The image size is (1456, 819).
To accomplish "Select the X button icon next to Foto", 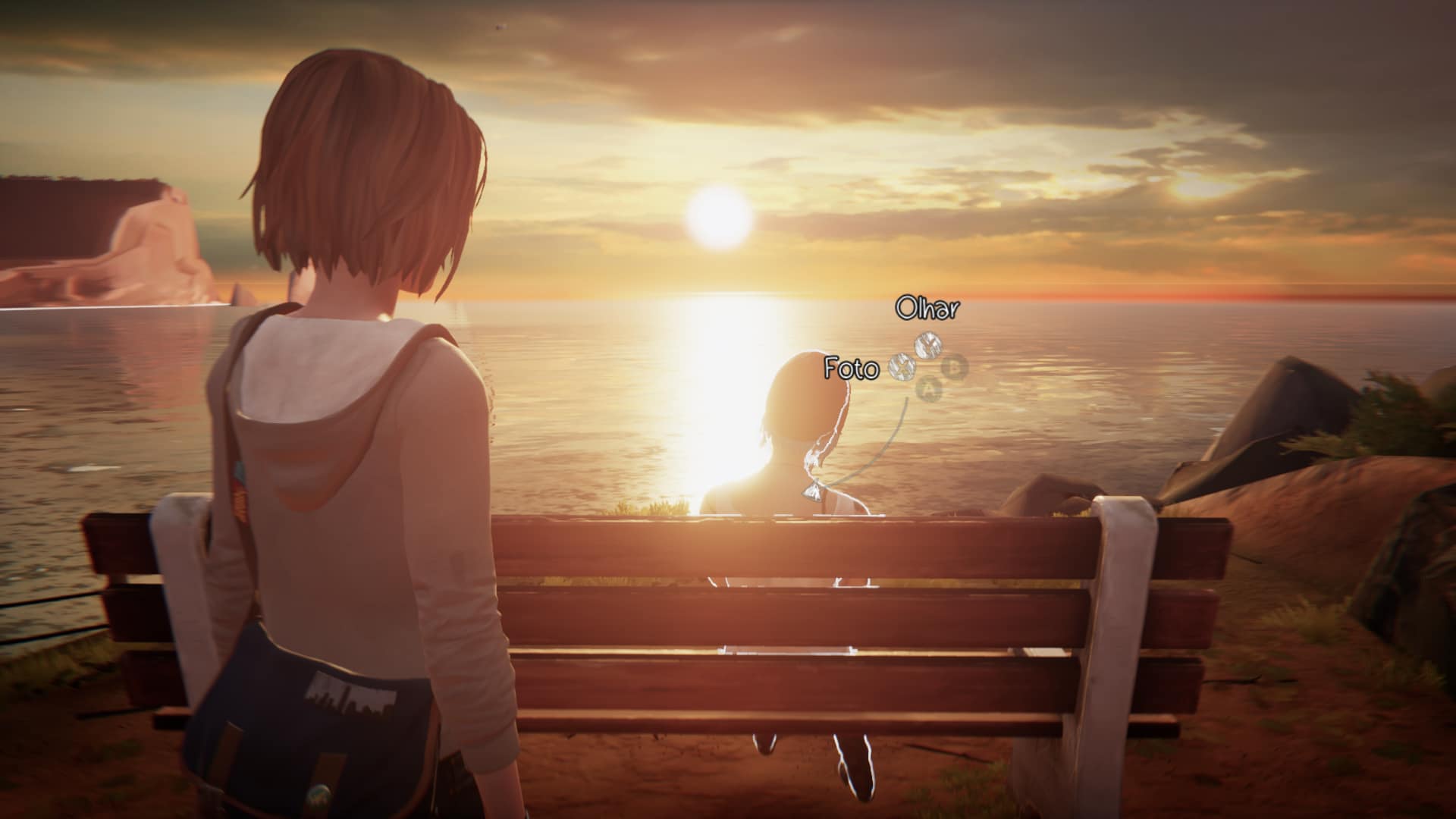I will click(x=902, y=368).
